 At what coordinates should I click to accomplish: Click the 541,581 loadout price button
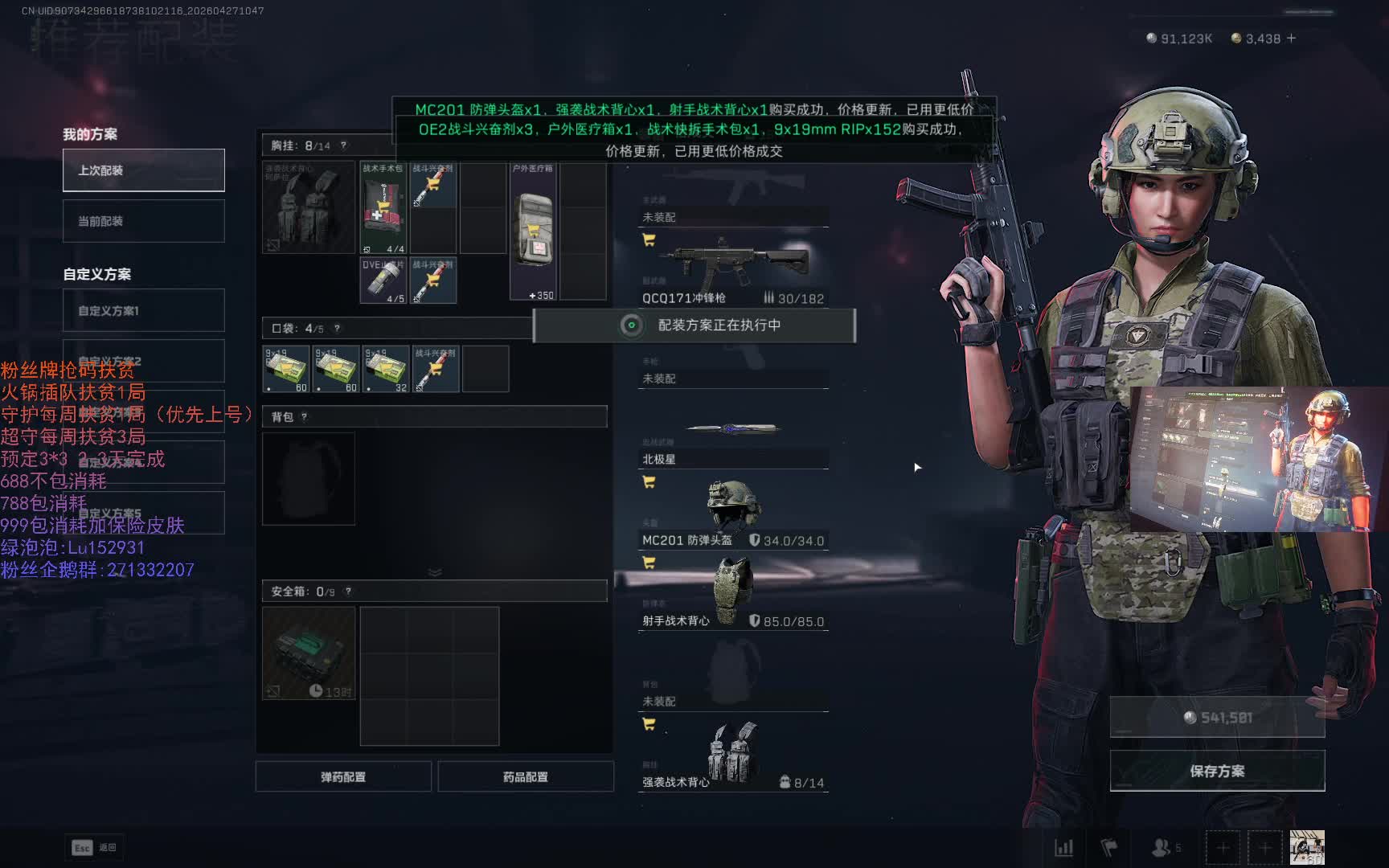[x=1217, y=718]
